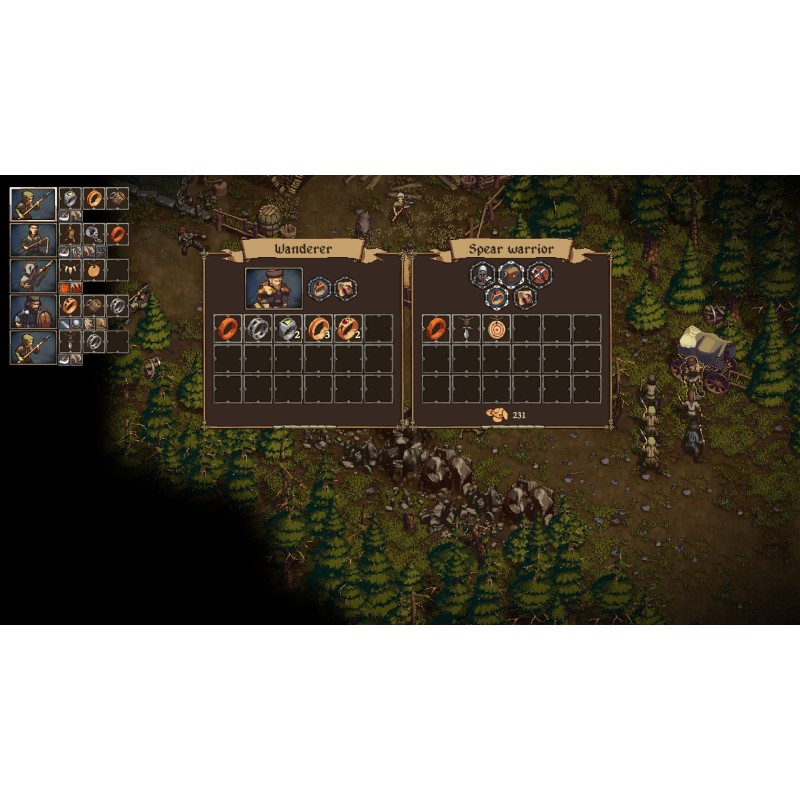Pick the target amulet in Spear warrior inventory
The image size is (800, 800).
pos(497,328)
